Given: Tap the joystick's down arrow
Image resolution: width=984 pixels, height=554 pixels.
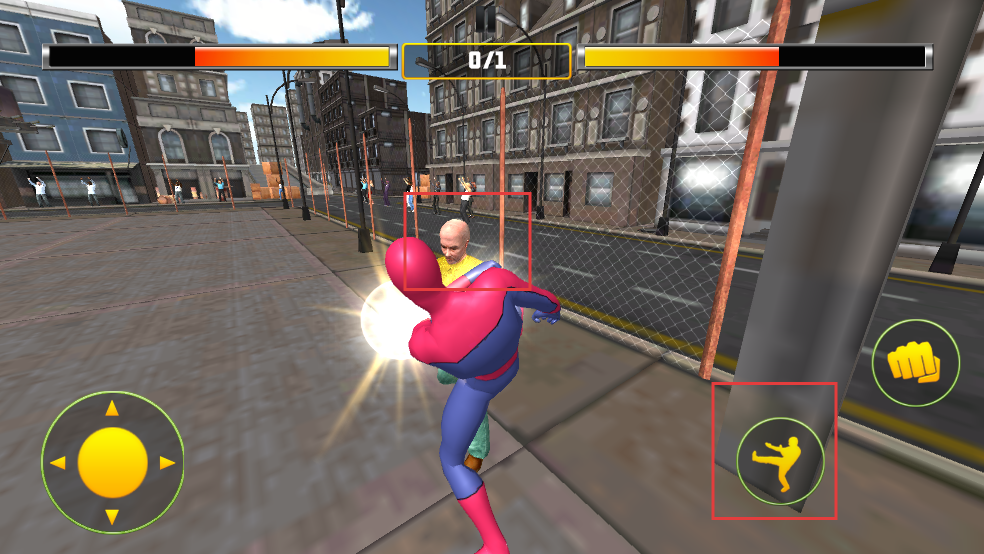Looking at the screenshot, I should [x=113, y=516].
